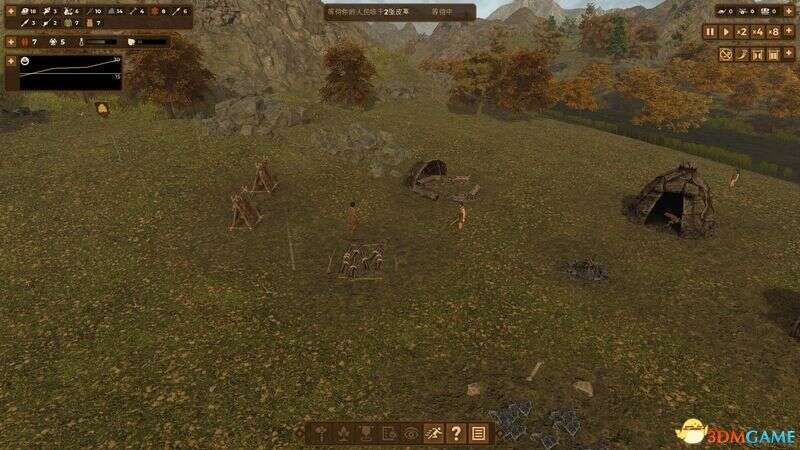Resume normal speed with the play button

[x=726, y=32]
